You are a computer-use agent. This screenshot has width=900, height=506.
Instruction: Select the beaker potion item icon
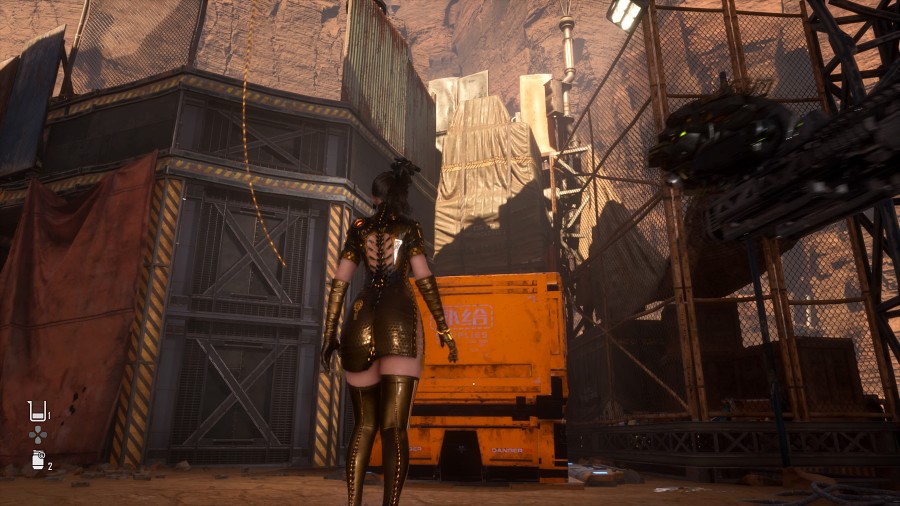click(x=37, y=410)
